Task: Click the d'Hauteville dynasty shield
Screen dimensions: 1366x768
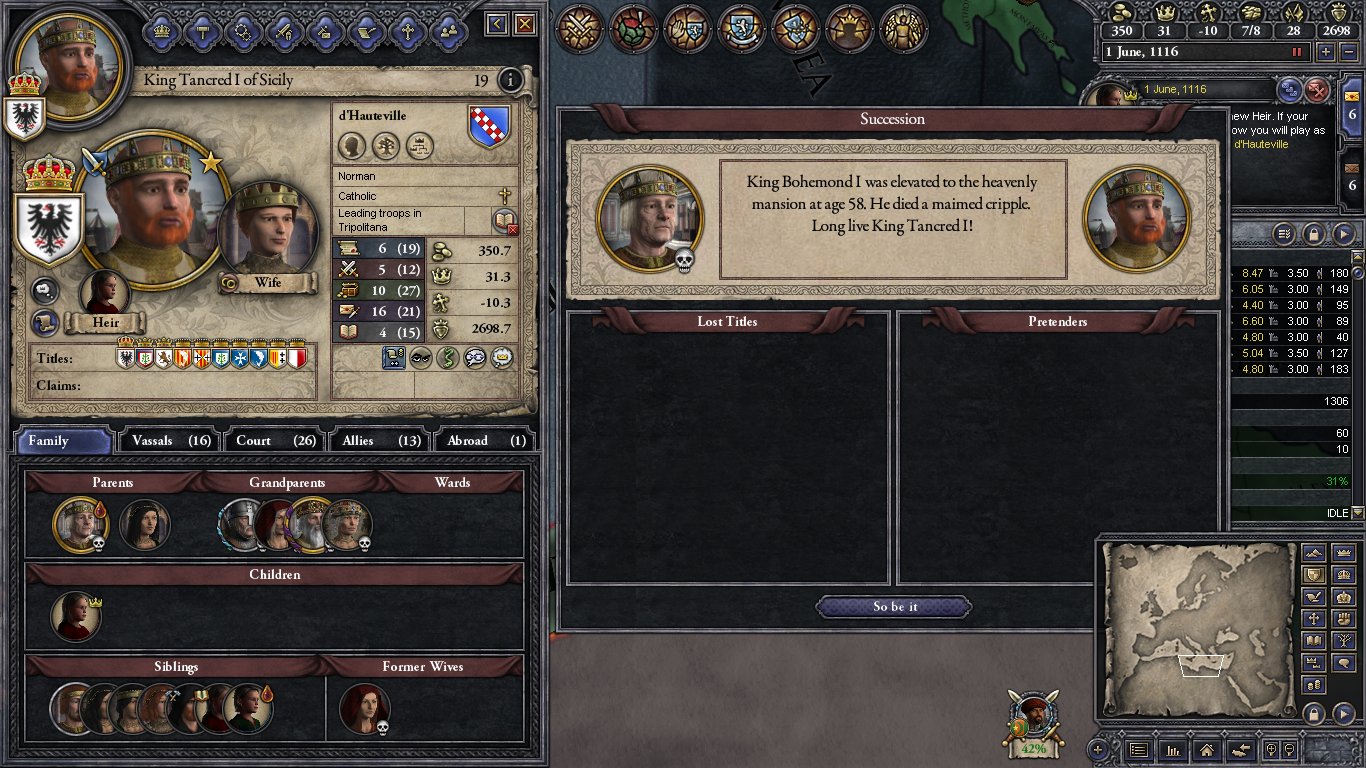Action: [489, 127]
